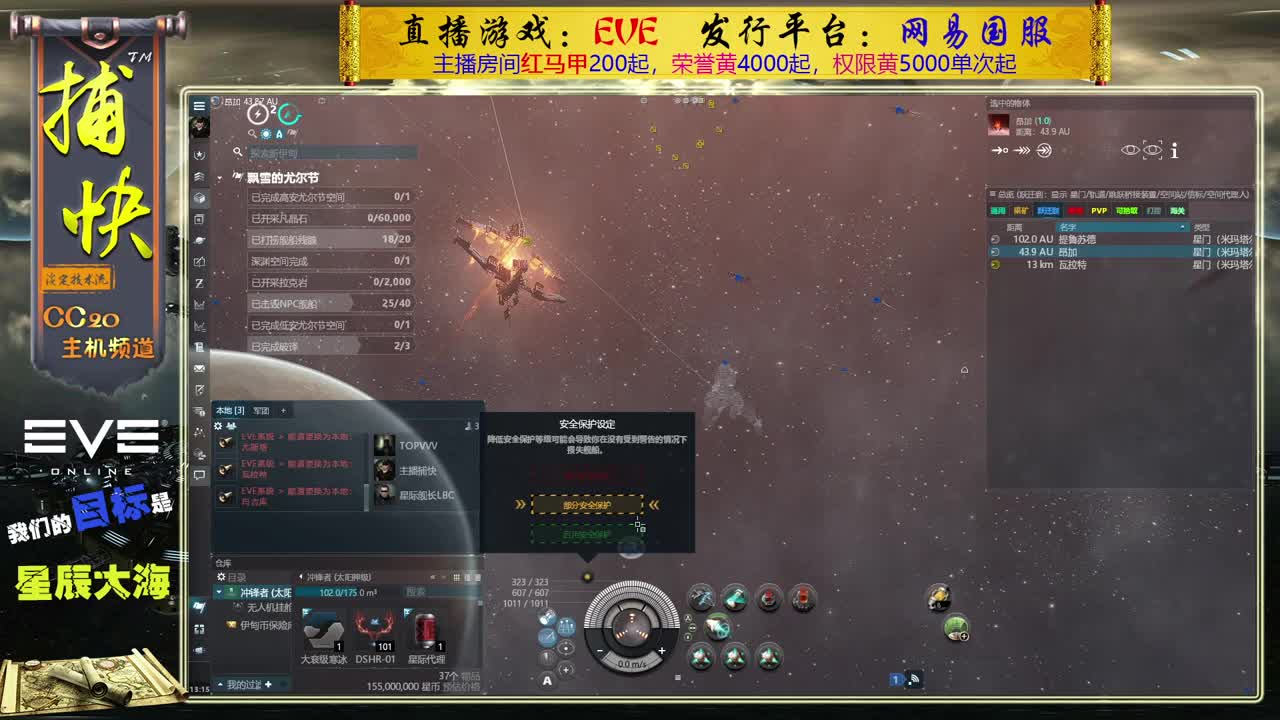
Task: Open the info window via the 'i' icon
Action: [x=1174, y=150]
